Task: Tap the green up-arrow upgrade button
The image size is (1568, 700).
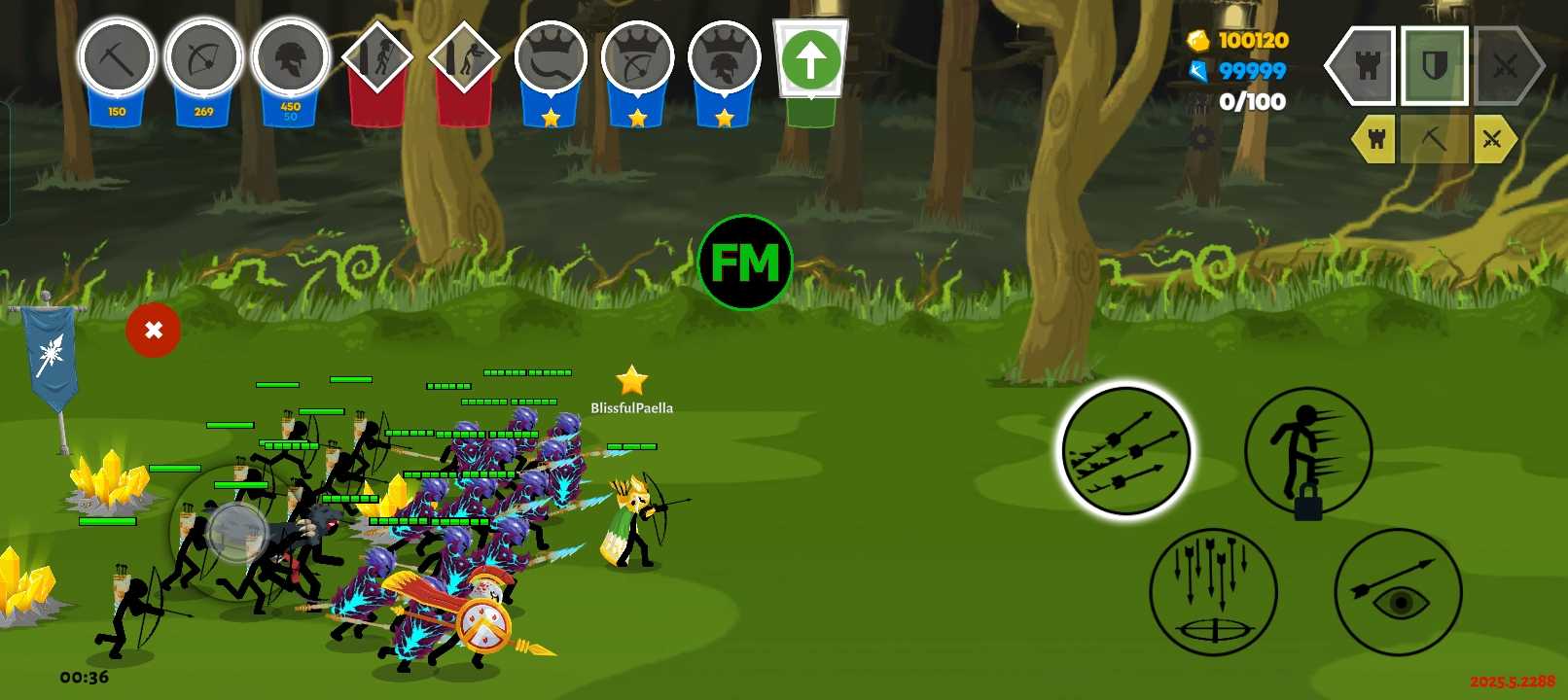Action: (810, 60)
